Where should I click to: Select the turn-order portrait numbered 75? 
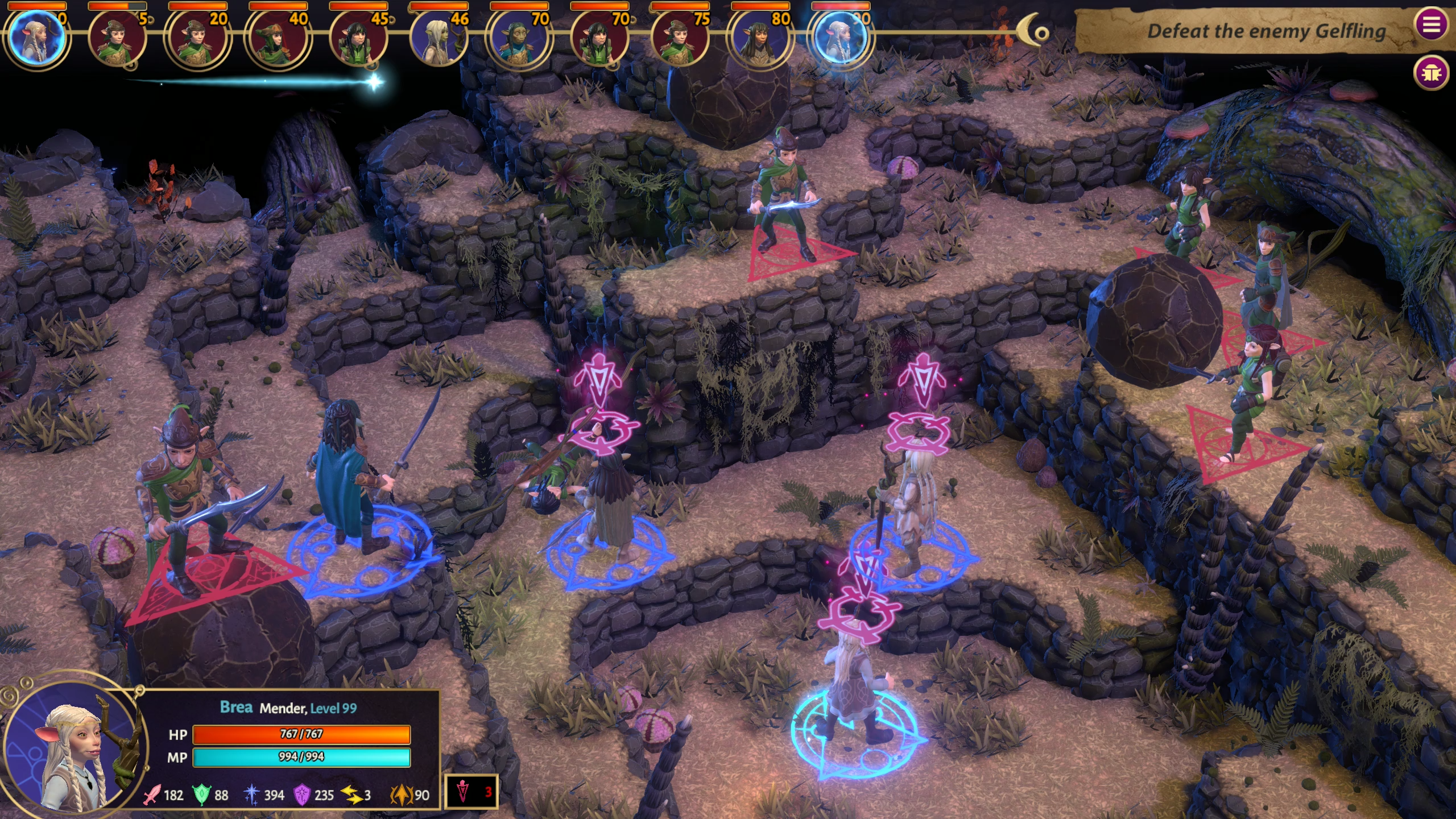[x=679, y=39]
